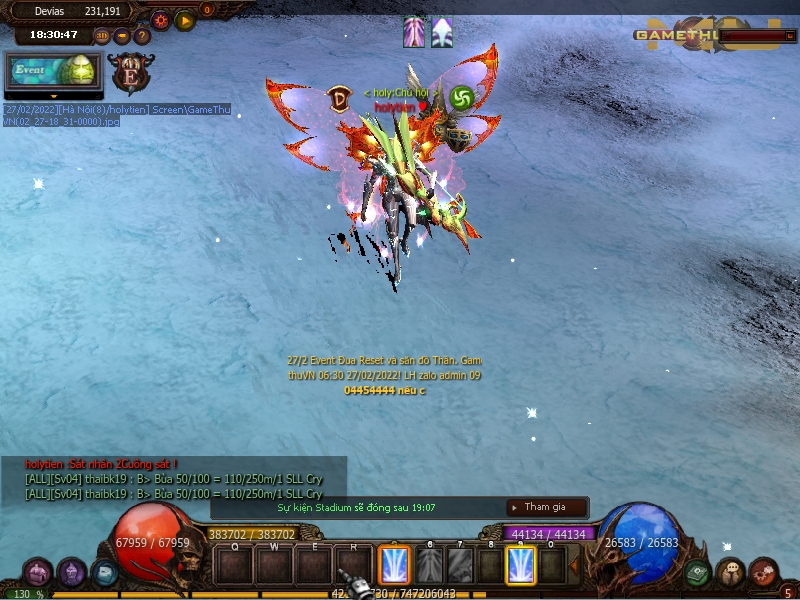This screenshot has width=800, height=600.
Task: Open the helmet character icon
Action: click(72, 572)
